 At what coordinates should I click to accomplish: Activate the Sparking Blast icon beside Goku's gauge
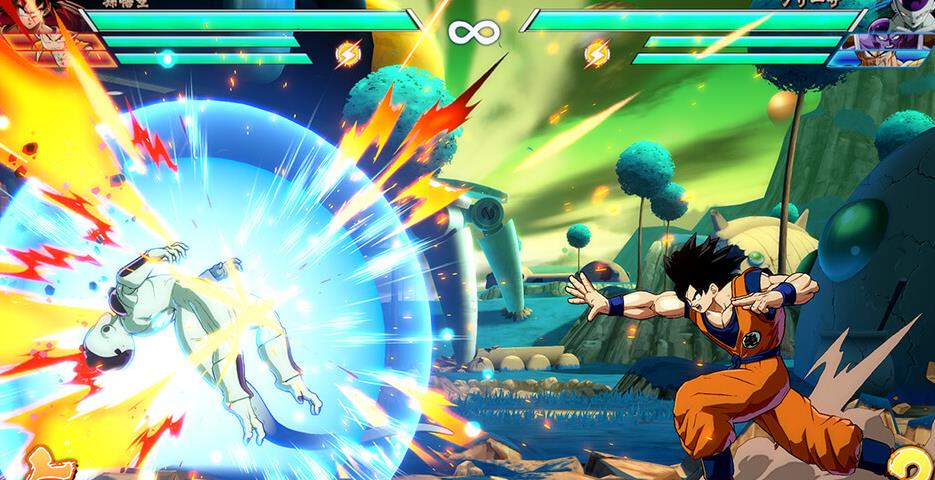[x=348, y=53]
